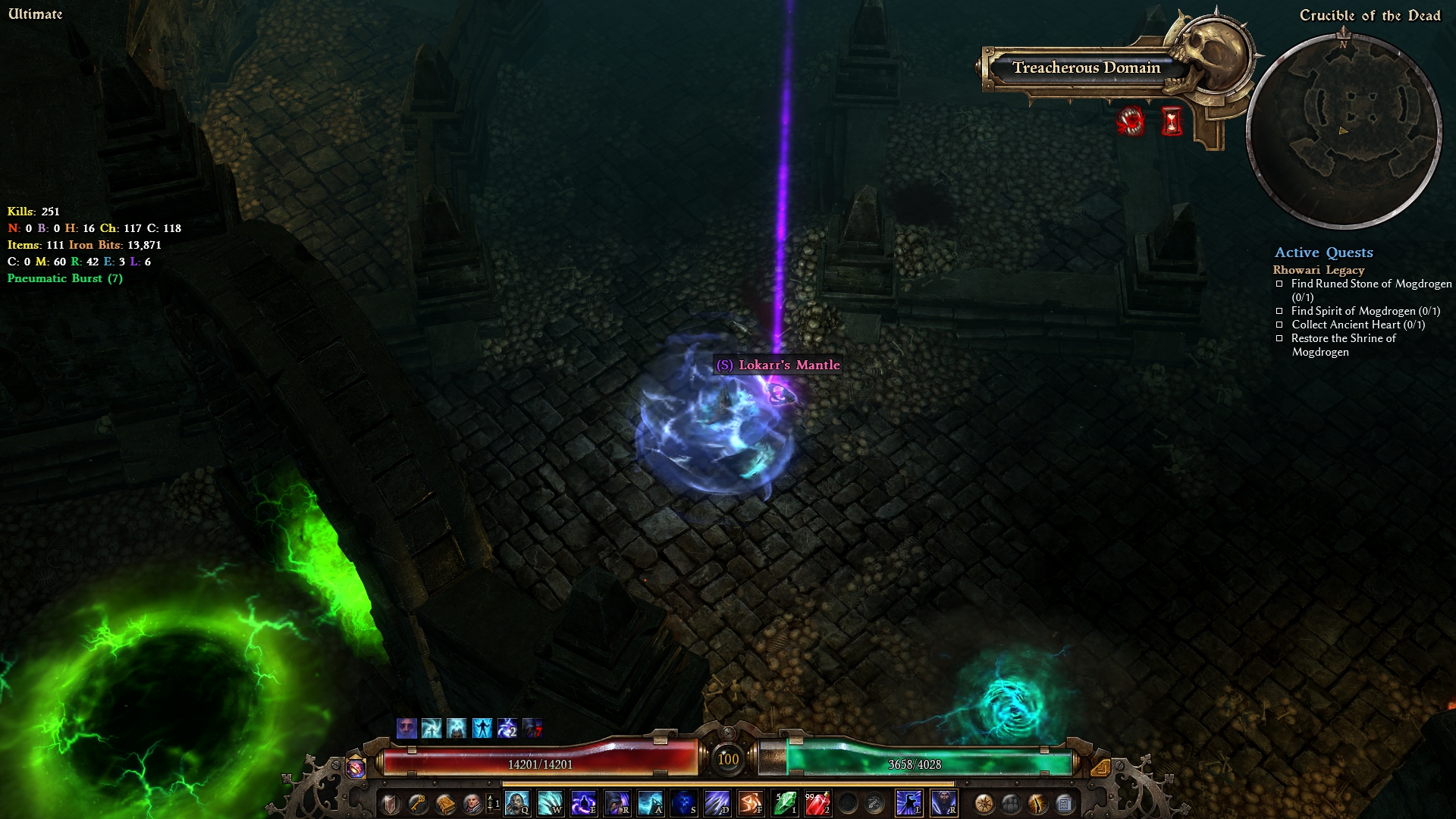Open the quest log scroll icon
The image size is (1456, 819).
point(1065,803)
